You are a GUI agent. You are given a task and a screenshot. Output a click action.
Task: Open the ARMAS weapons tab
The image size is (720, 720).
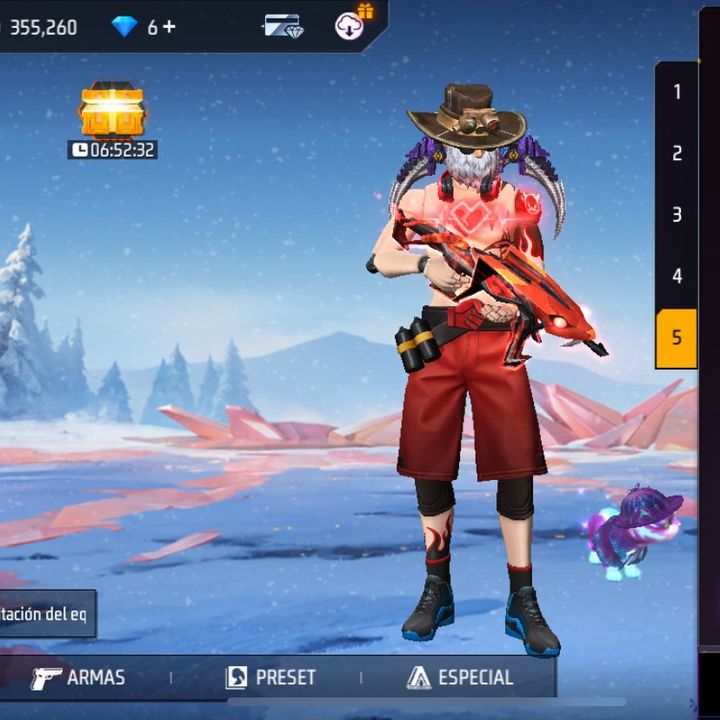point(78,678)
